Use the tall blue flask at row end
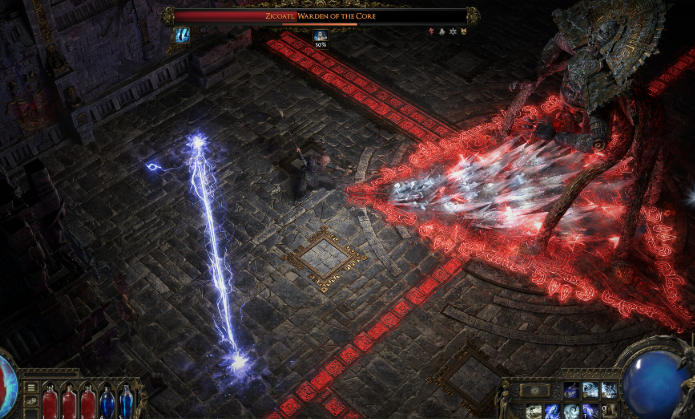This screenshot has height=419, width=695. pyautogui.click(x=125, y=402)
